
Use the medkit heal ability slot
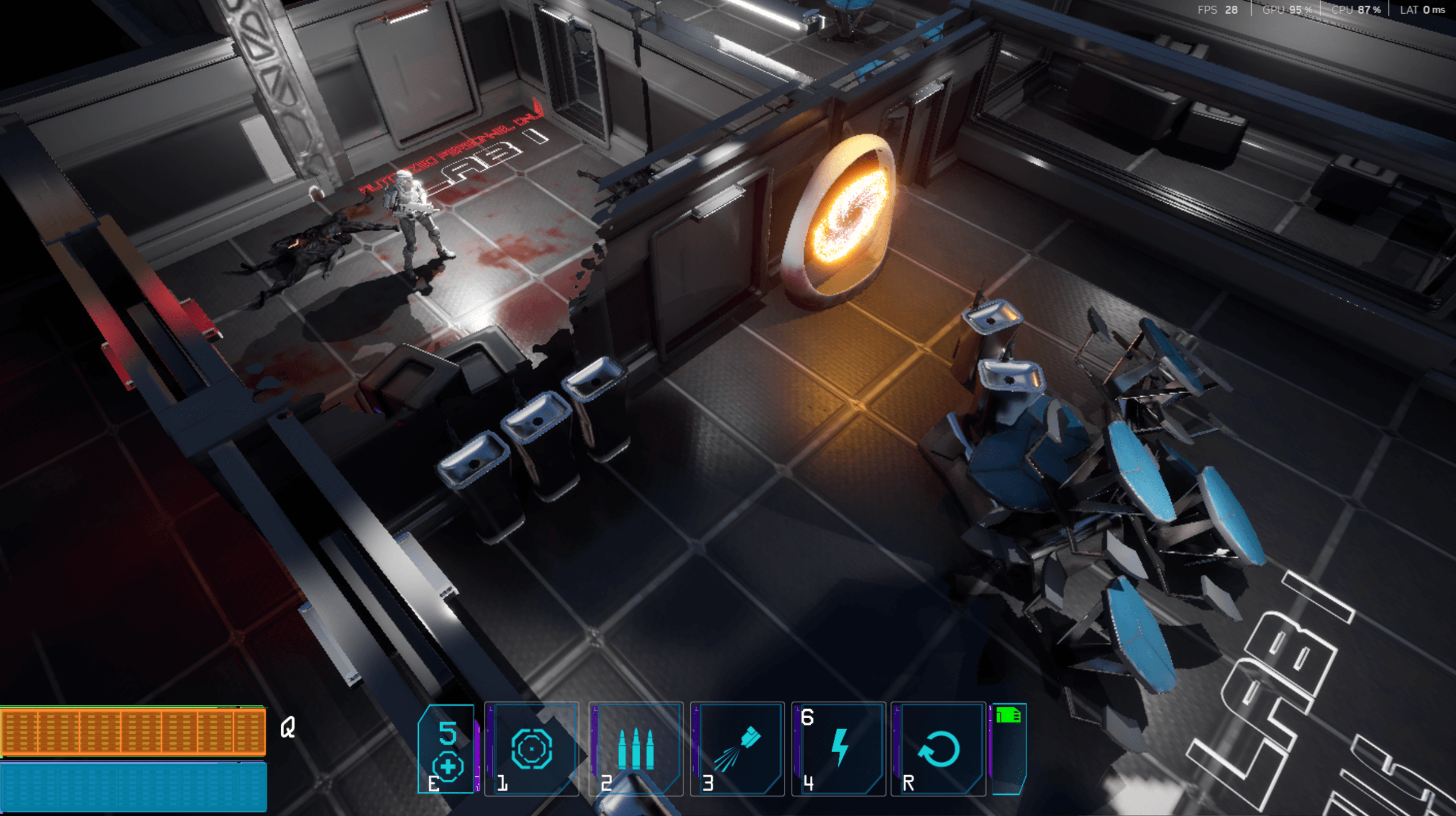[x=447, y=749]
